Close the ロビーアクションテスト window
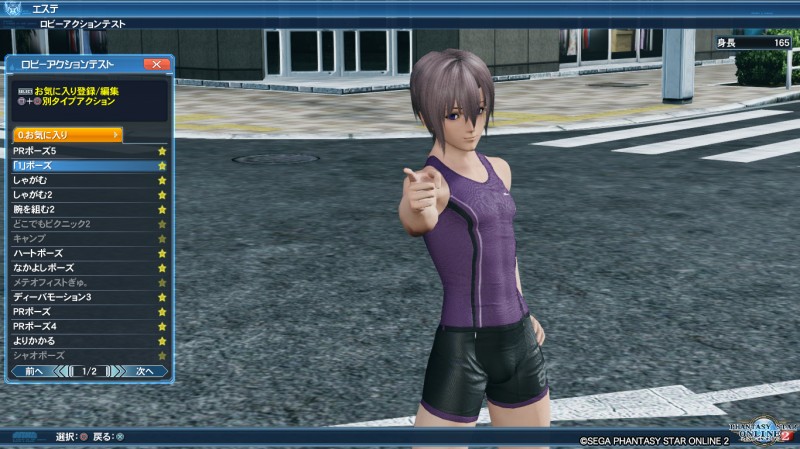Viewport: 800px width, 449px height. pos(156,64)
